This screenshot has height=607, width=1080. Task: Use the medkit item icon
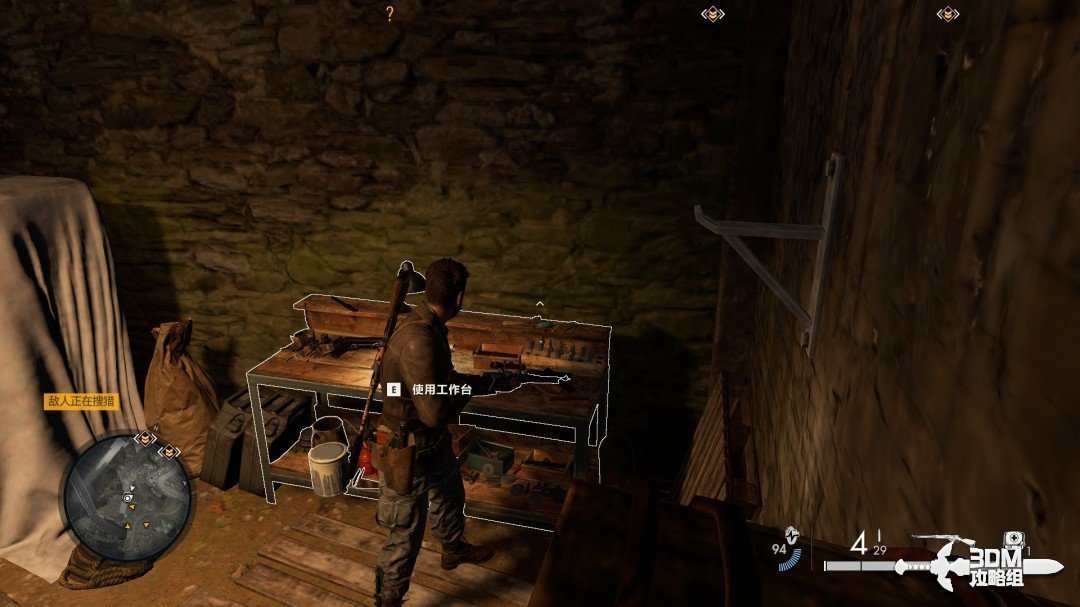tap(1012, 540)
